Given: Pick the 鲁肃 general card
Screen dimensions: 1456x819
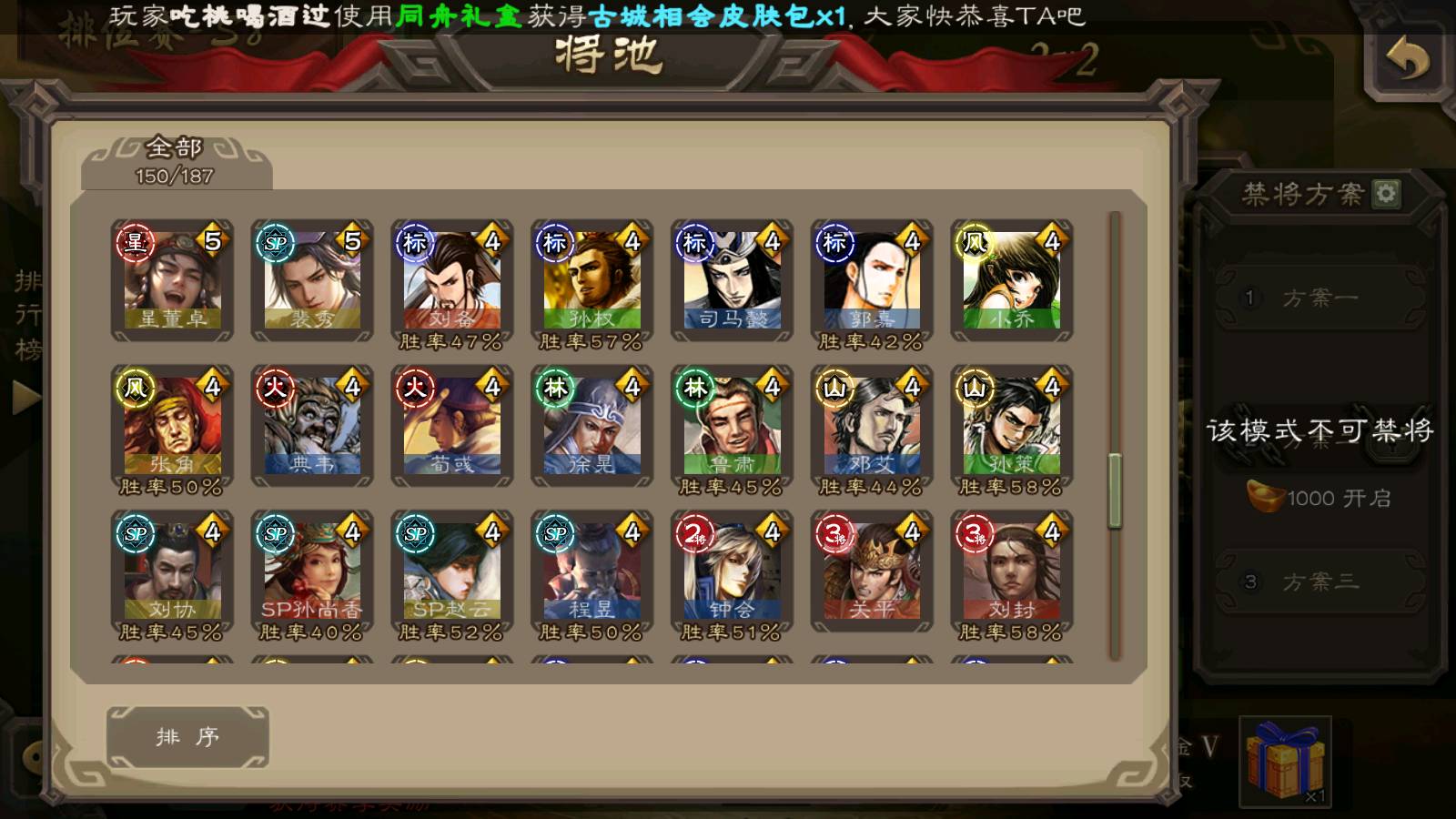Looking at the screenshot, I should 733,426.
